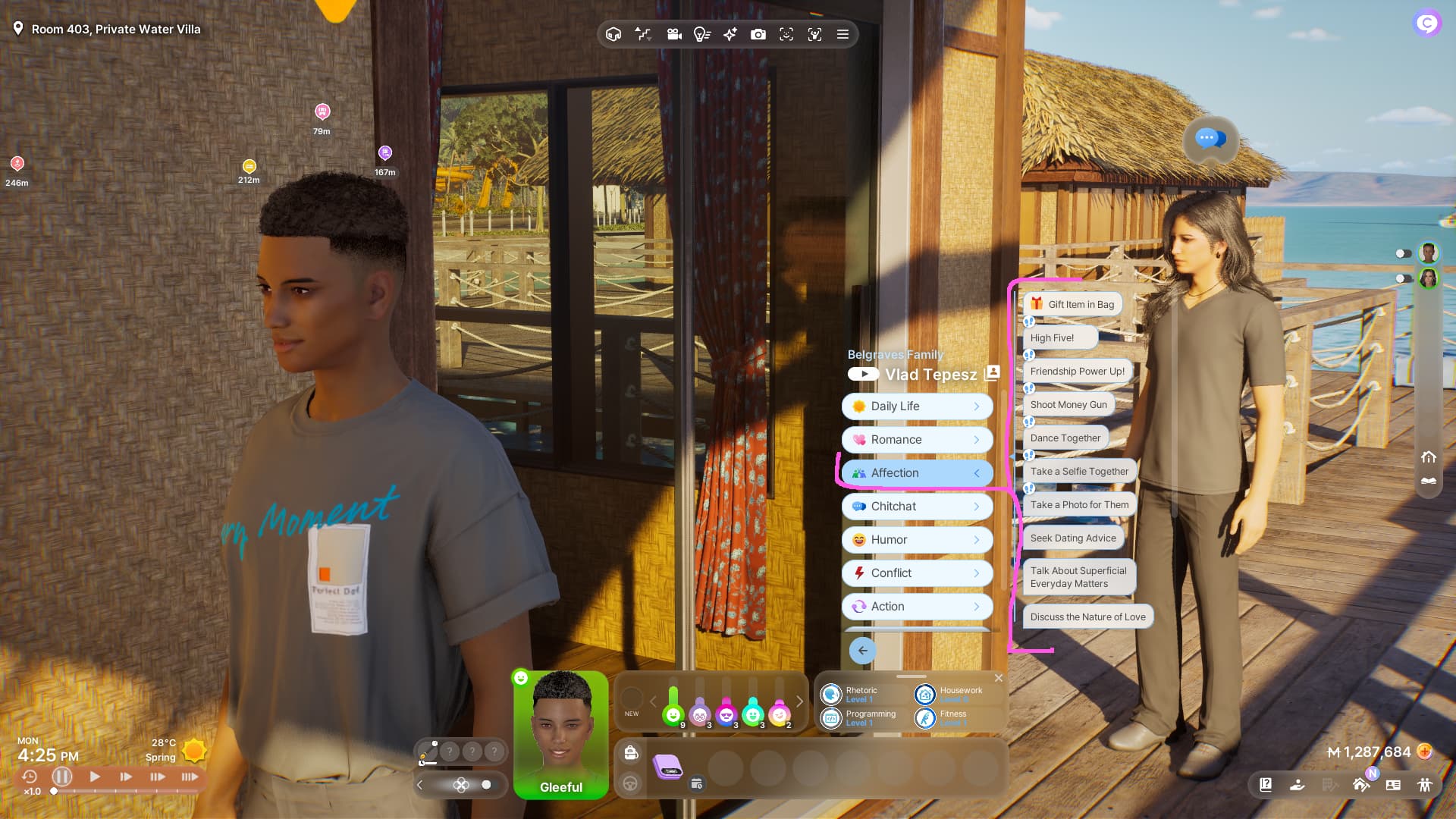
Task: Open the camera photo mode icon
Action: (x=758, y=34)
